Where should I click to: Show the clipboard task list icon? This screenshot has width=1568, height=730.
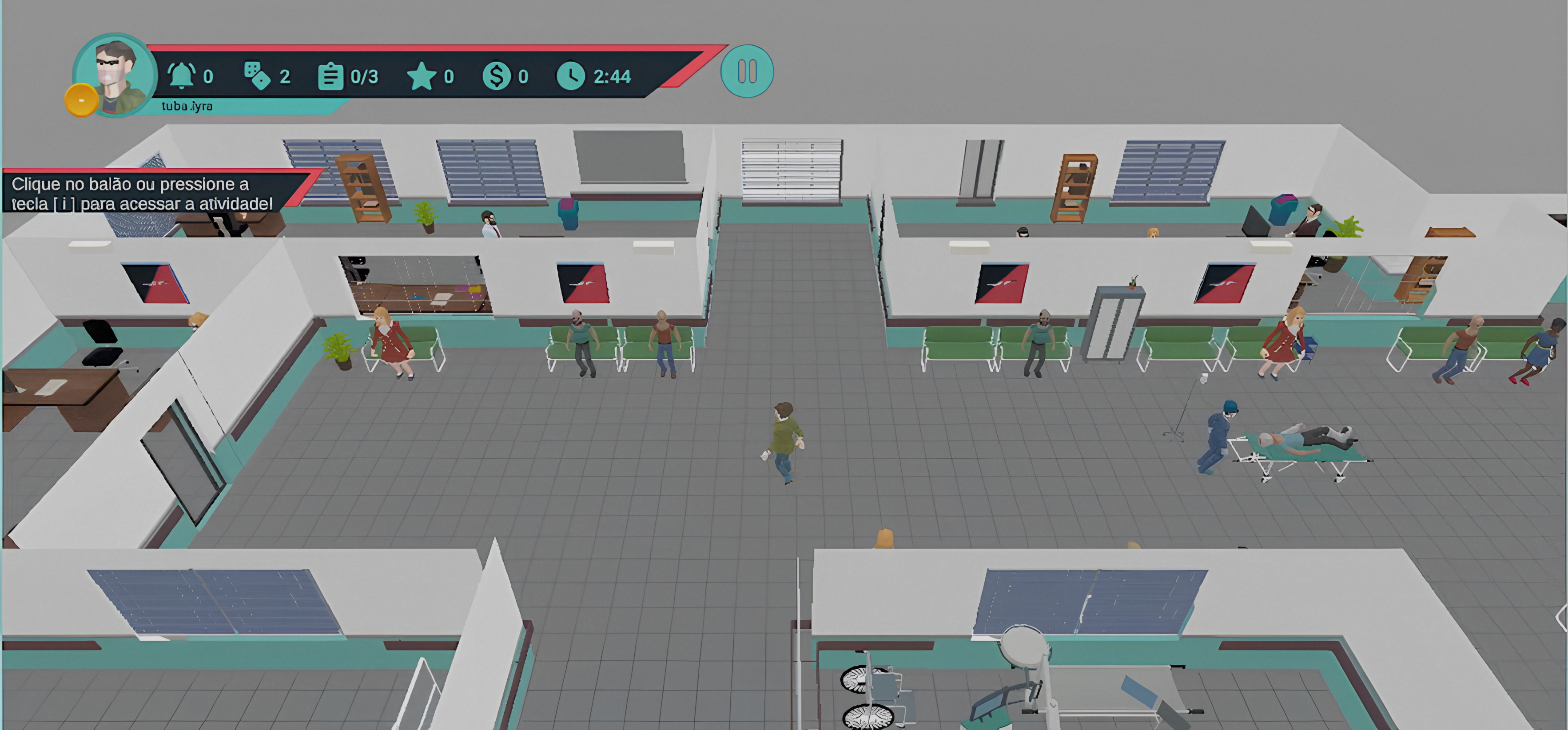tap(330, 77)
